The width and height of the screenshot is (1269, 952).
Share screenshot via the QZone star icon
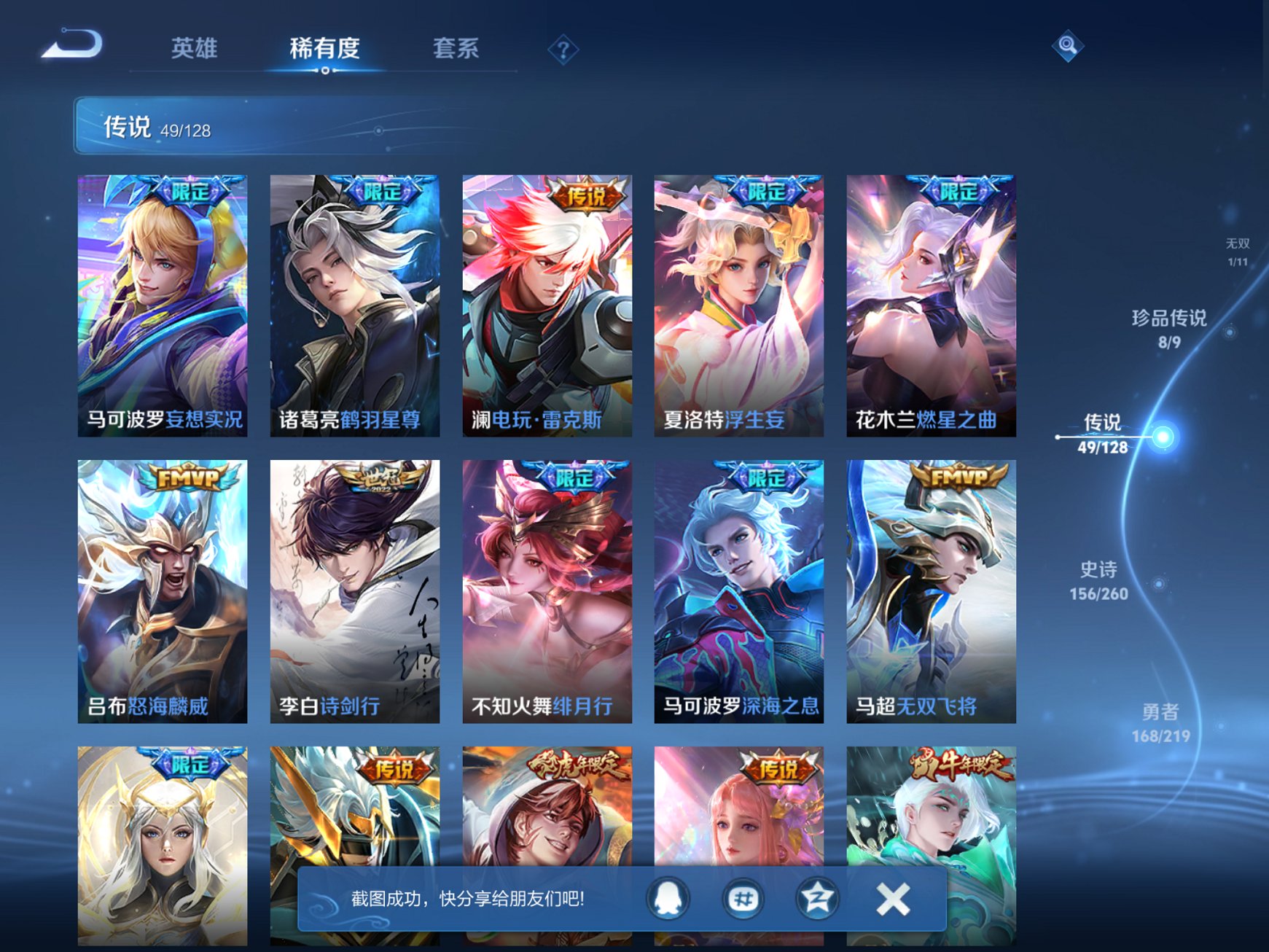click(816, 899)
